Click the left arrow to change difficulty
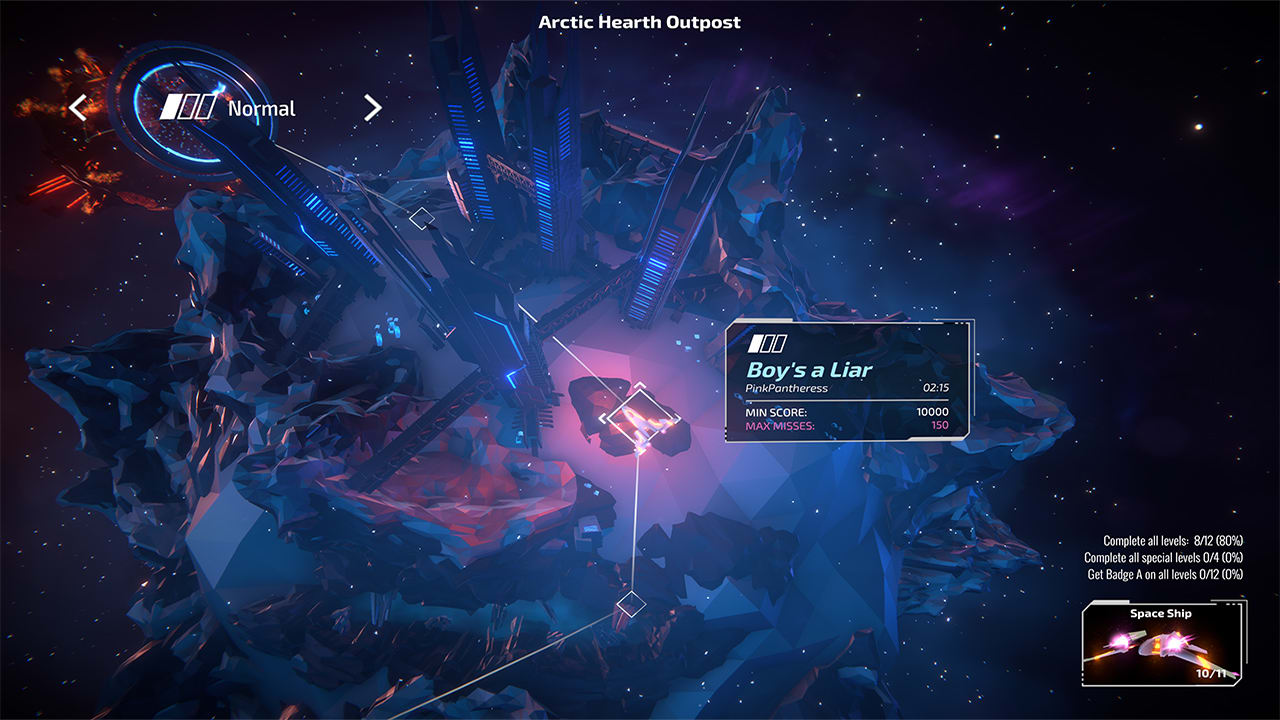Image resolution: width=1280 pixels, height=720 pixels. point(78,107)
